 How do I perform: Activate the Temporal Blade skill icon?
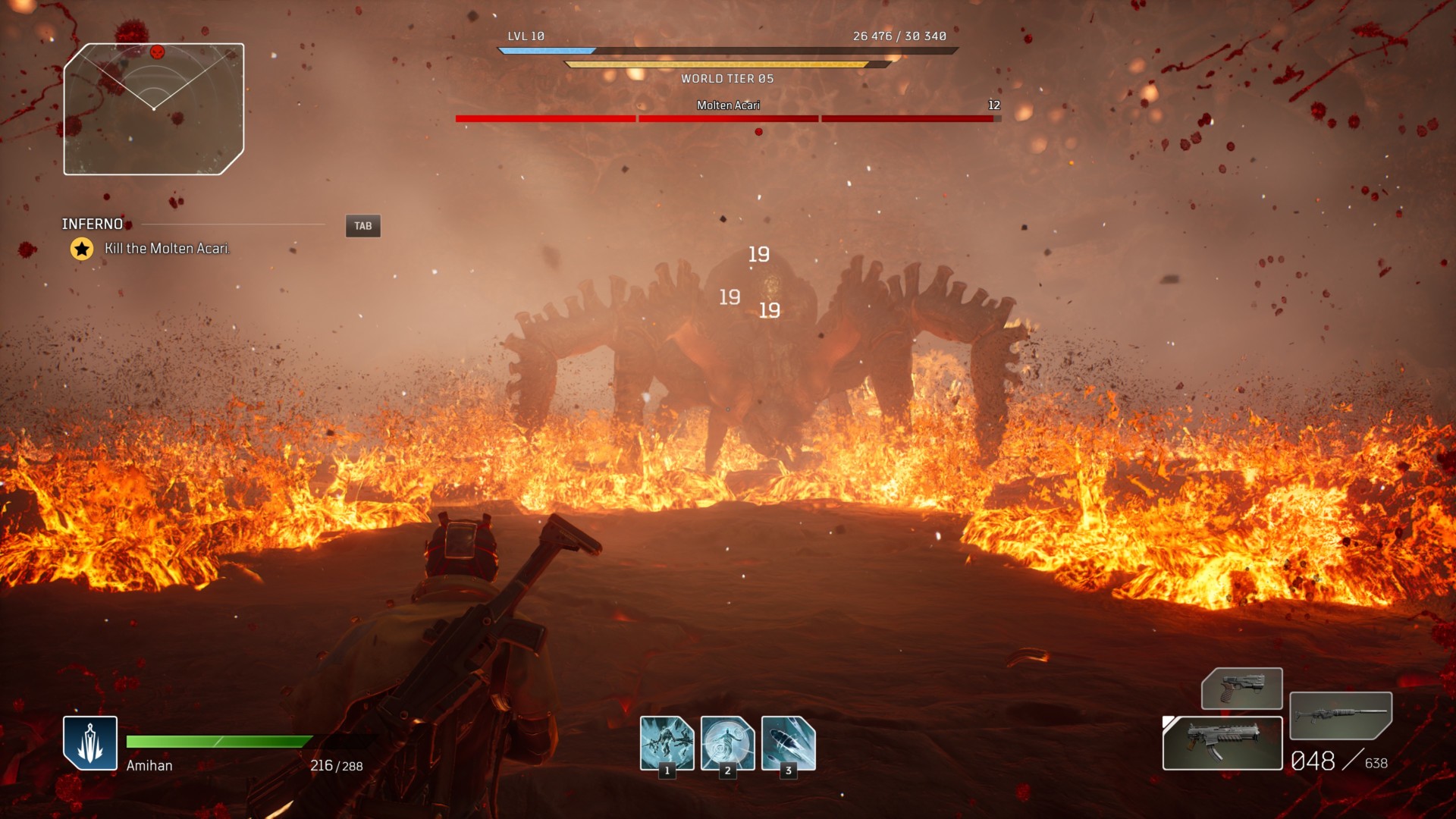667,743
